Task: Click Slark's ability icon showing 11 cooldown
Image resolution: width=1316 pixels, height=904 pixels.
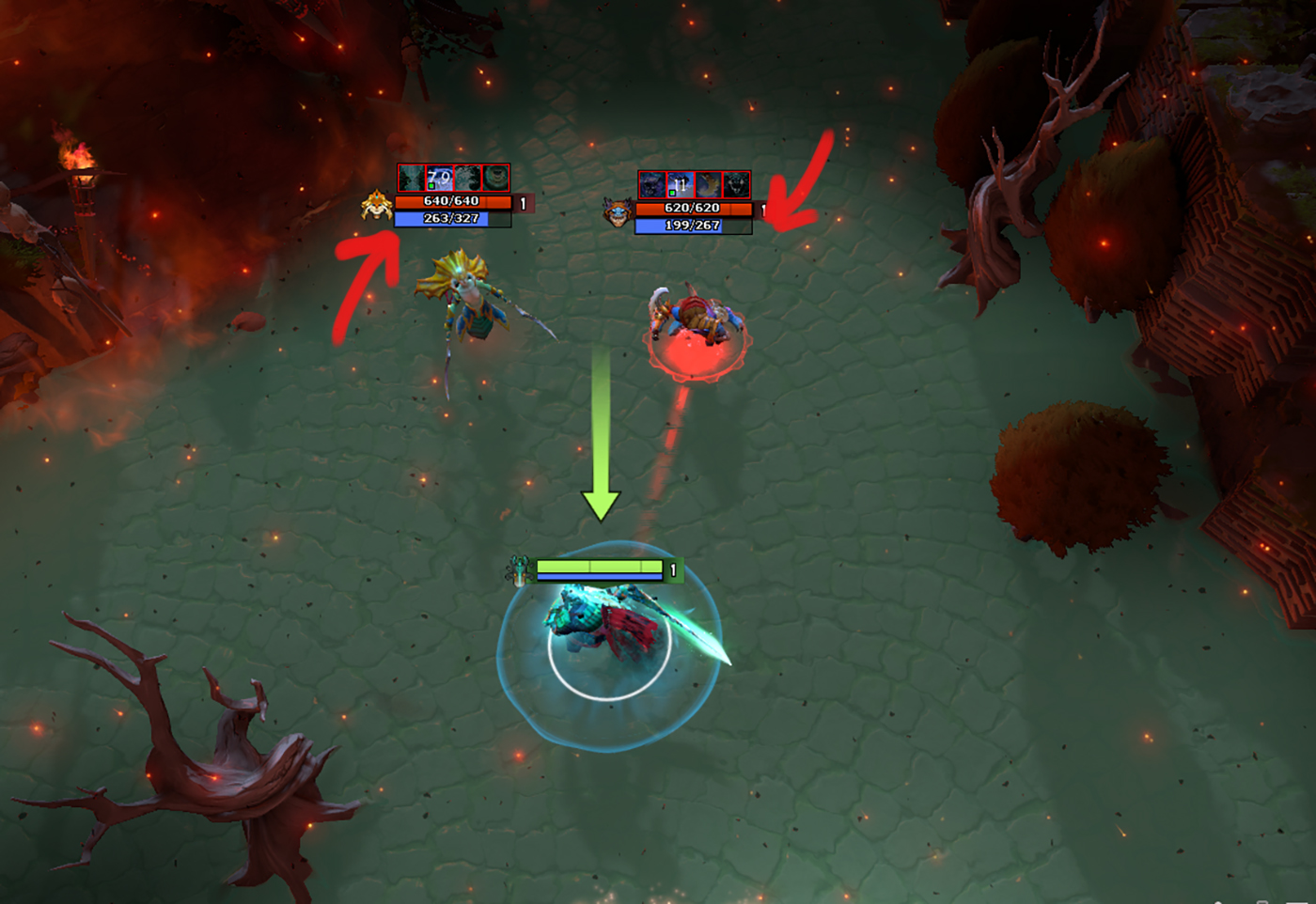Action: point(680,184)
